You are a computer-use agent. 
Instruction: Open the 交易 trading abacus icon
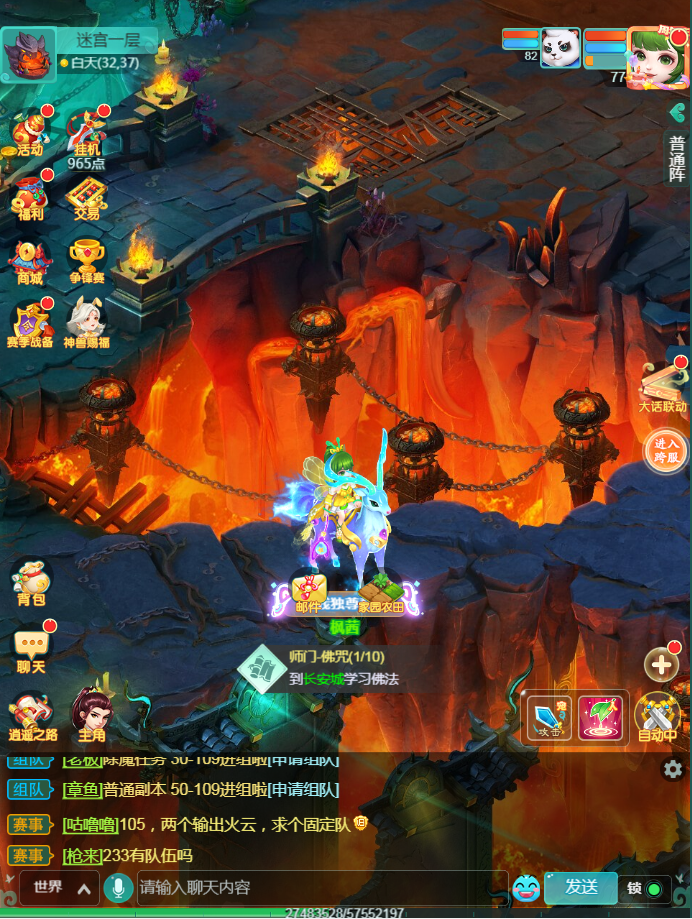click(86, 197)
